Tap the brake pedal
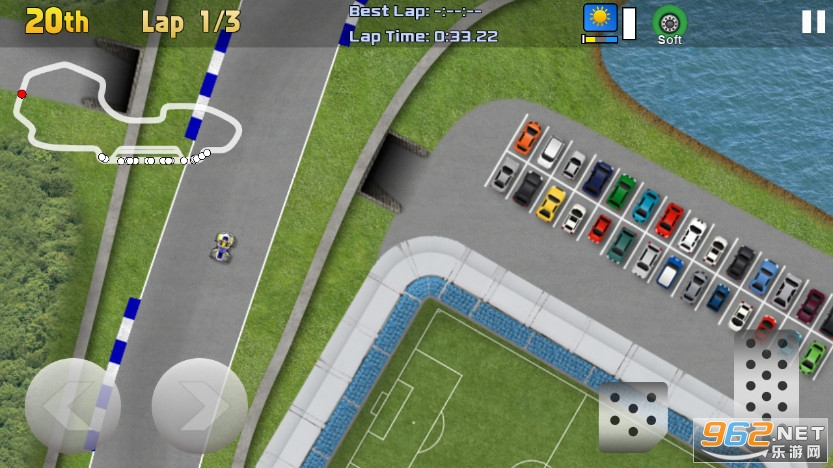This screenshot has width=833, height=468. 633,415
